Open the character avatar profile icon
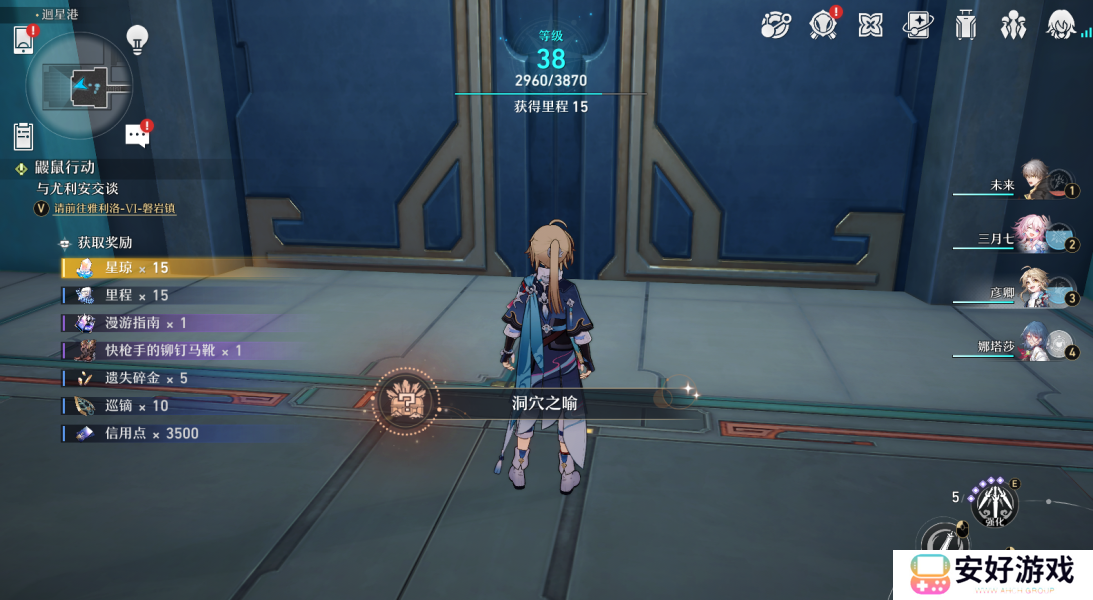 pyautogui.click(x=1060, y=25)
